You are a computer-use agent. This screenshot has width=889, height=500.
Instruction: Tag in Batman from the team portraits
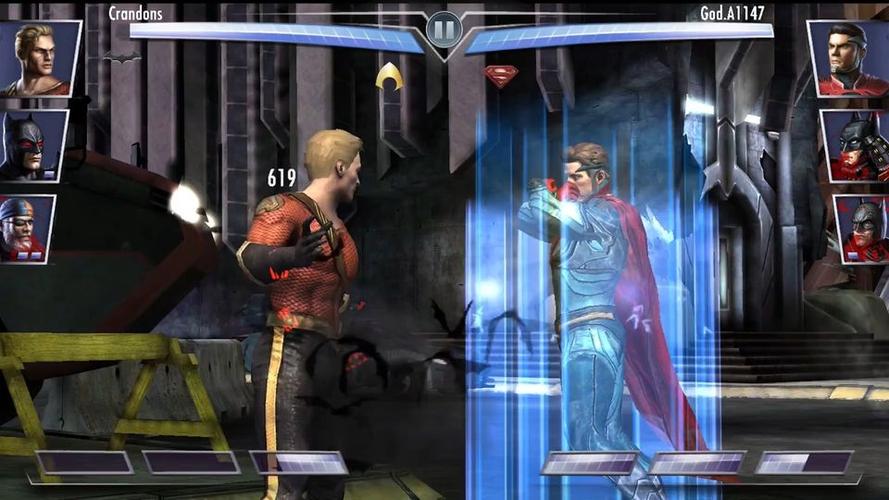33,145
